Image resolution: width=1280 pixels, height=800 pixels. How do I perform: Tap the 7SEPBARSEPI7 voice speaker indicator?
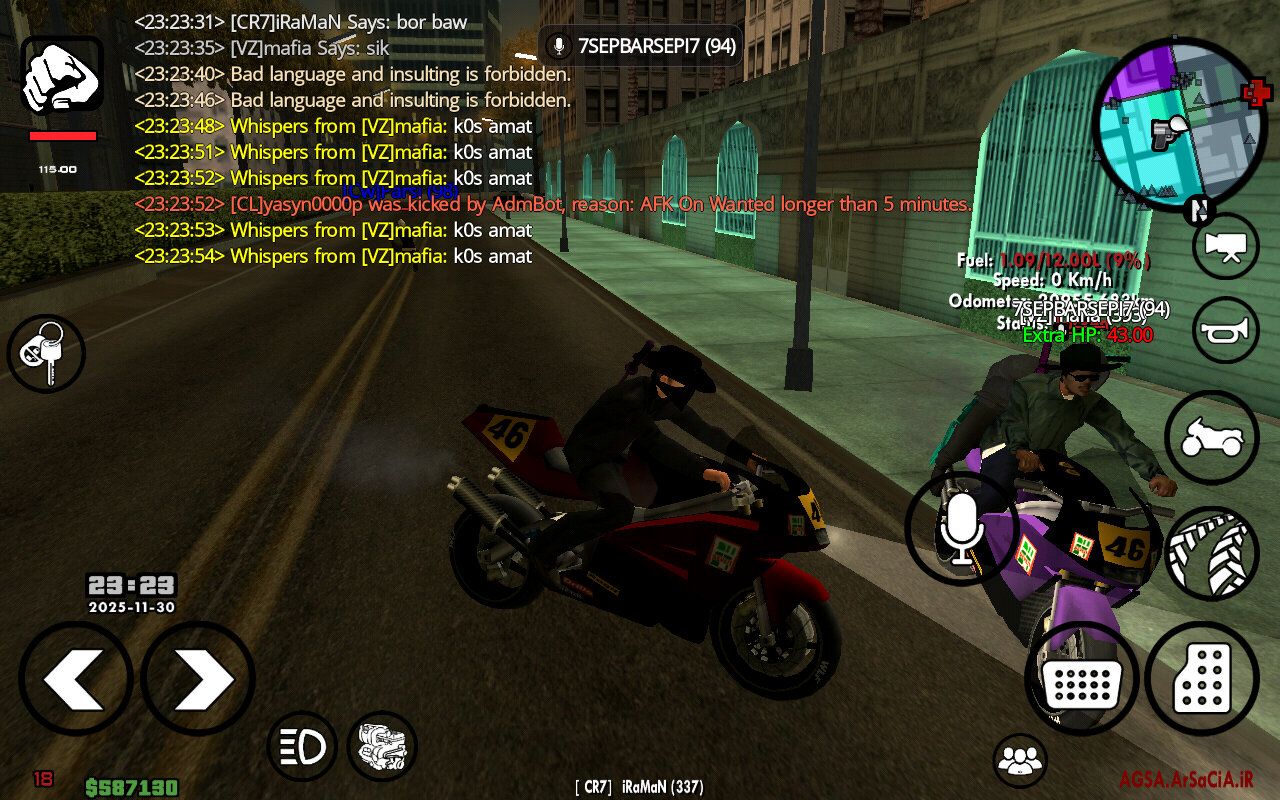coord(640,46)
